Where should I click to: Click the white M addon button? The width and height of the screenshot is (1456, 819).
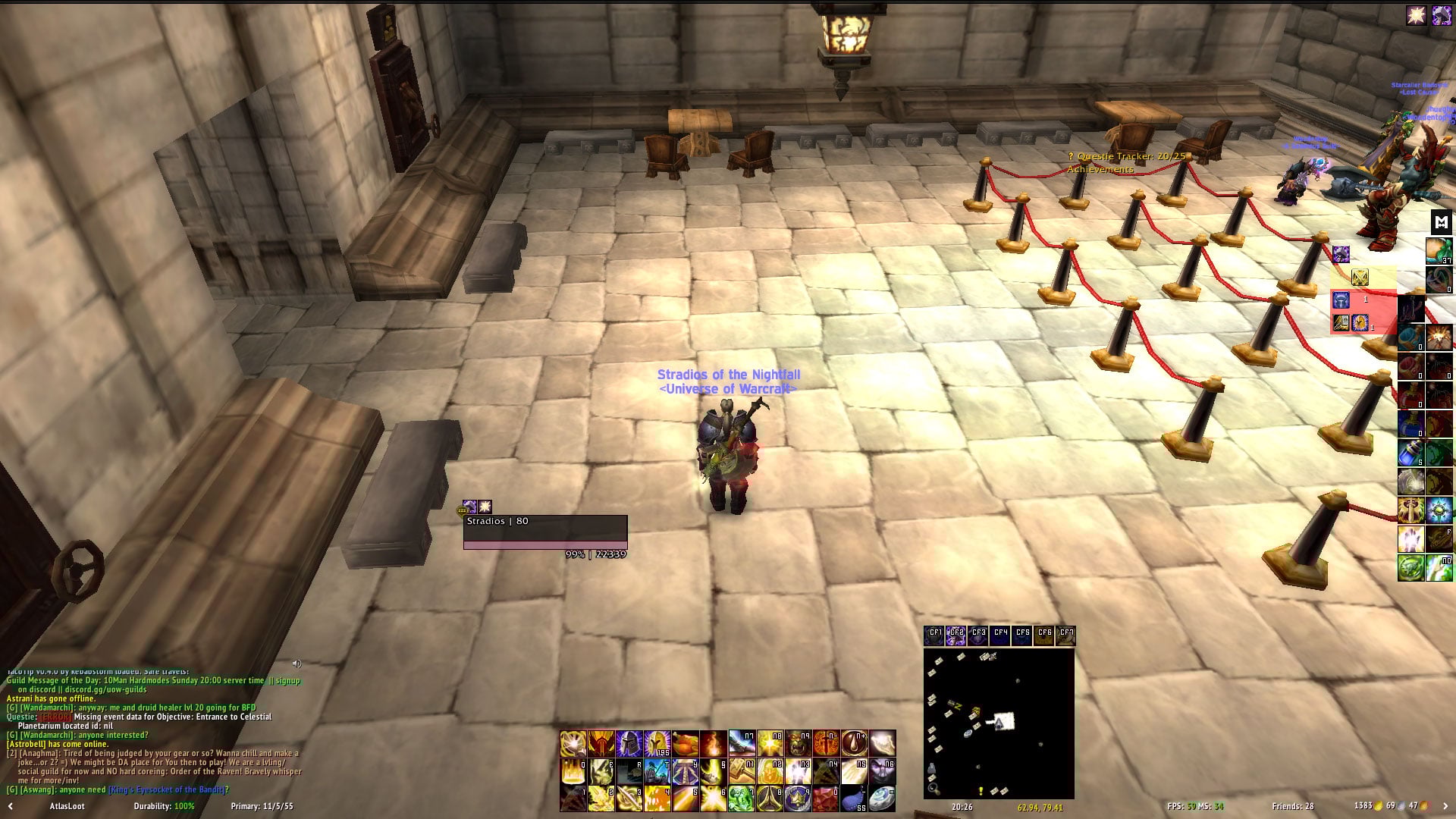(1440, 222)
